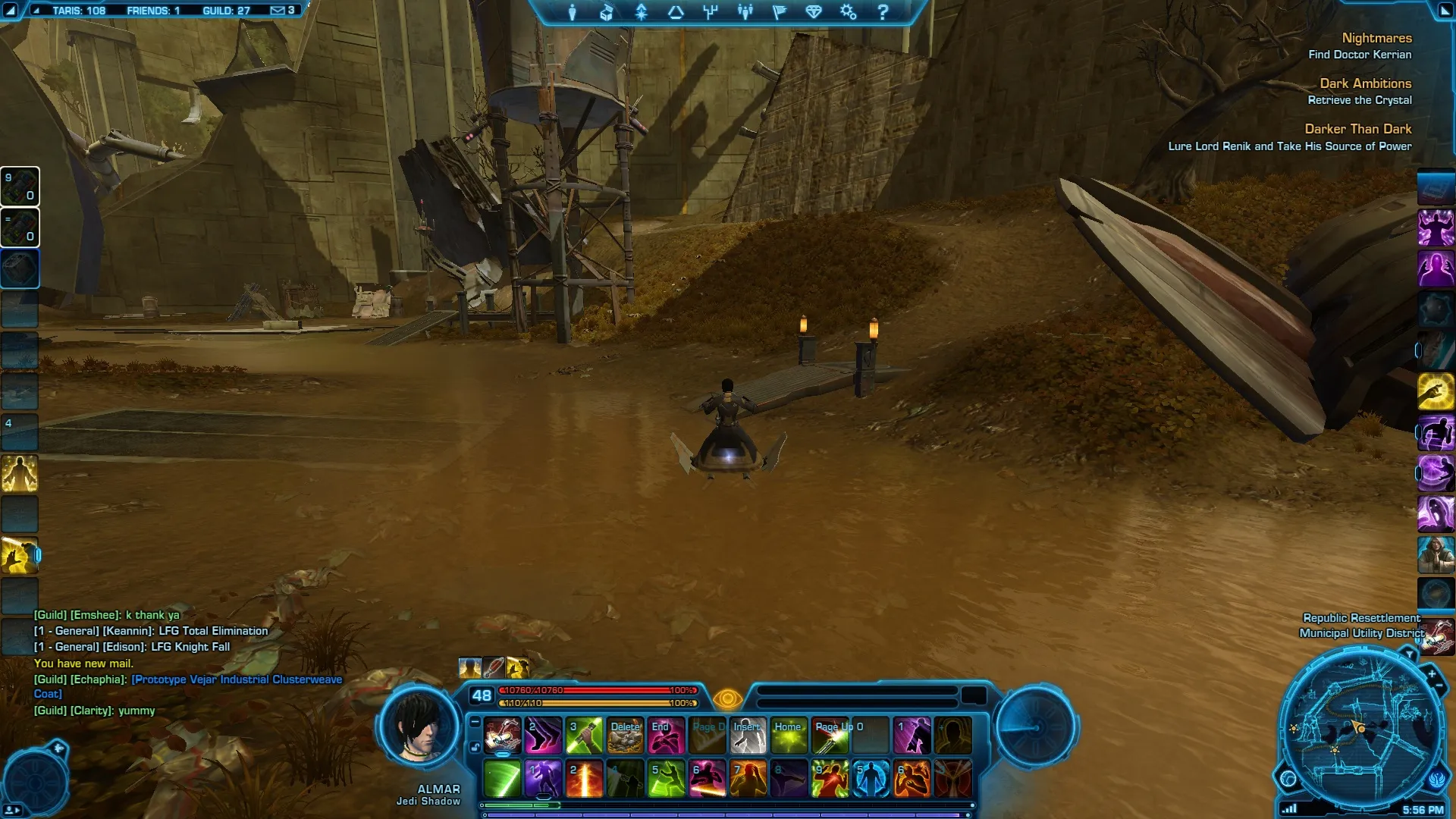Screen dimensions: 1456x819
Task: Activate the speeder mount ability slot
Action: [x=502, y=736]
